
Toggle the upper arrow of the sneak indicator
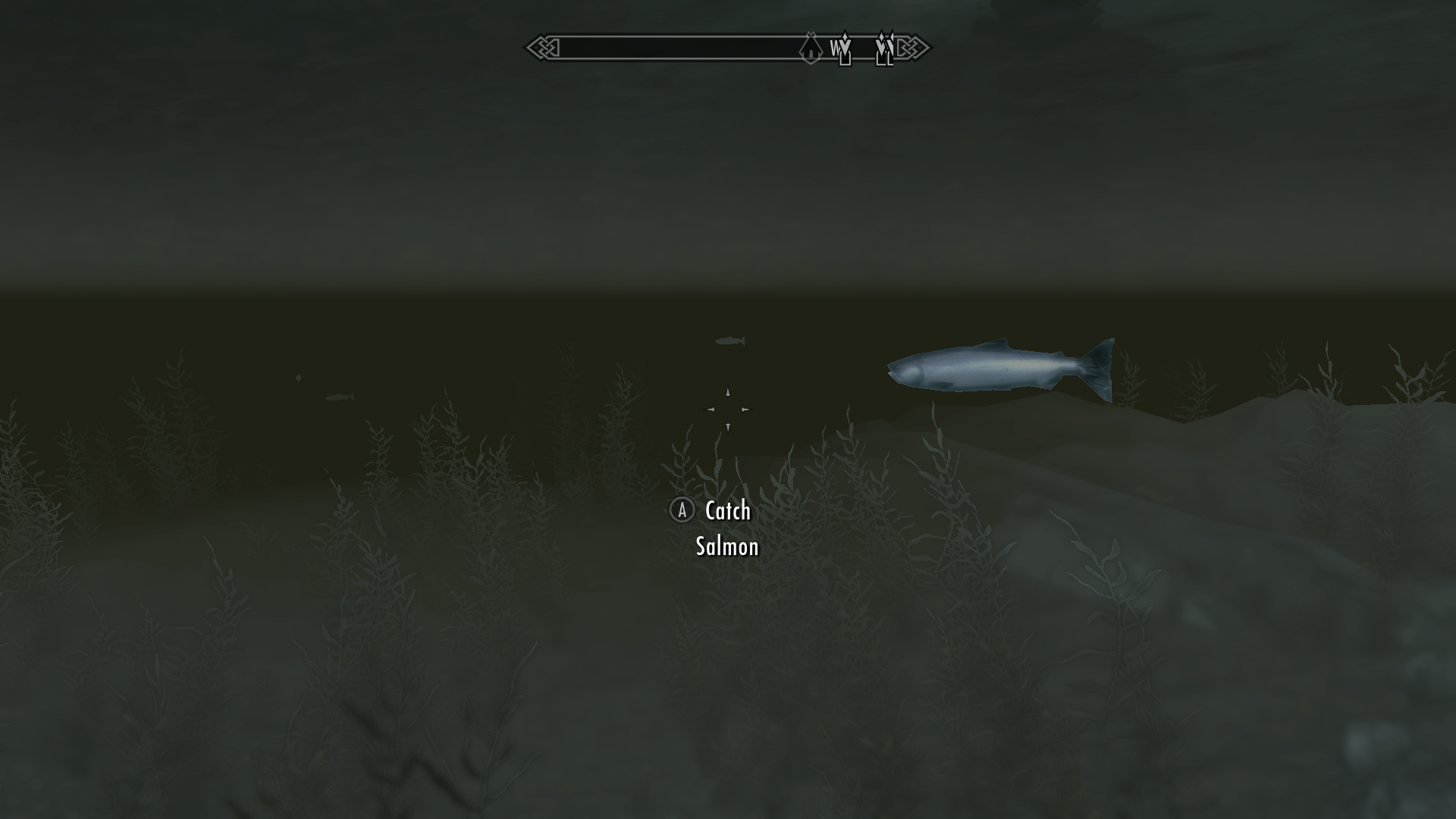pyautogui.click(x=728, y=392)
